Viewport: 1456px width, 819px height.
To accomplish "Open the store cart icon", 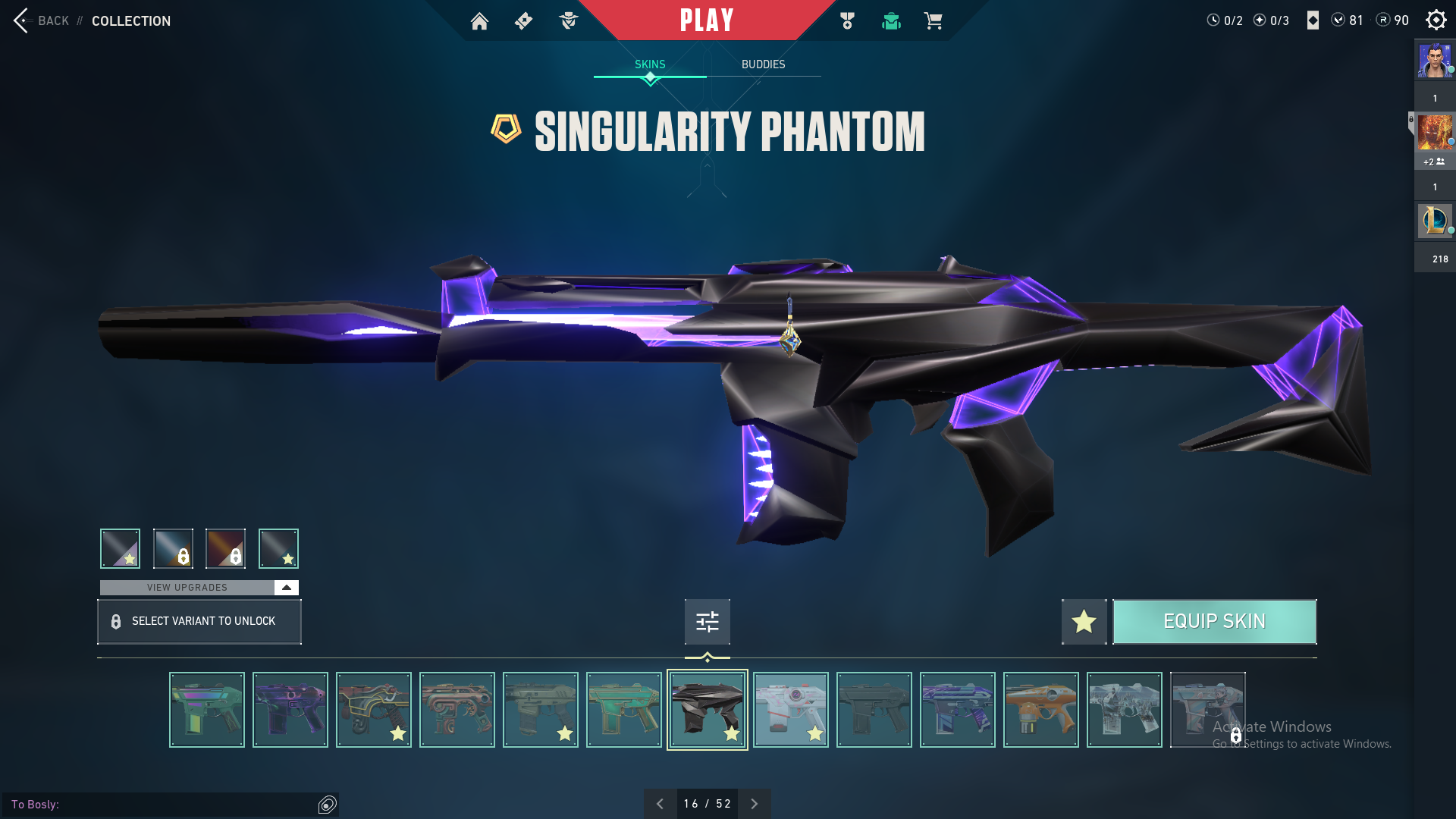I will pos(933,21).
